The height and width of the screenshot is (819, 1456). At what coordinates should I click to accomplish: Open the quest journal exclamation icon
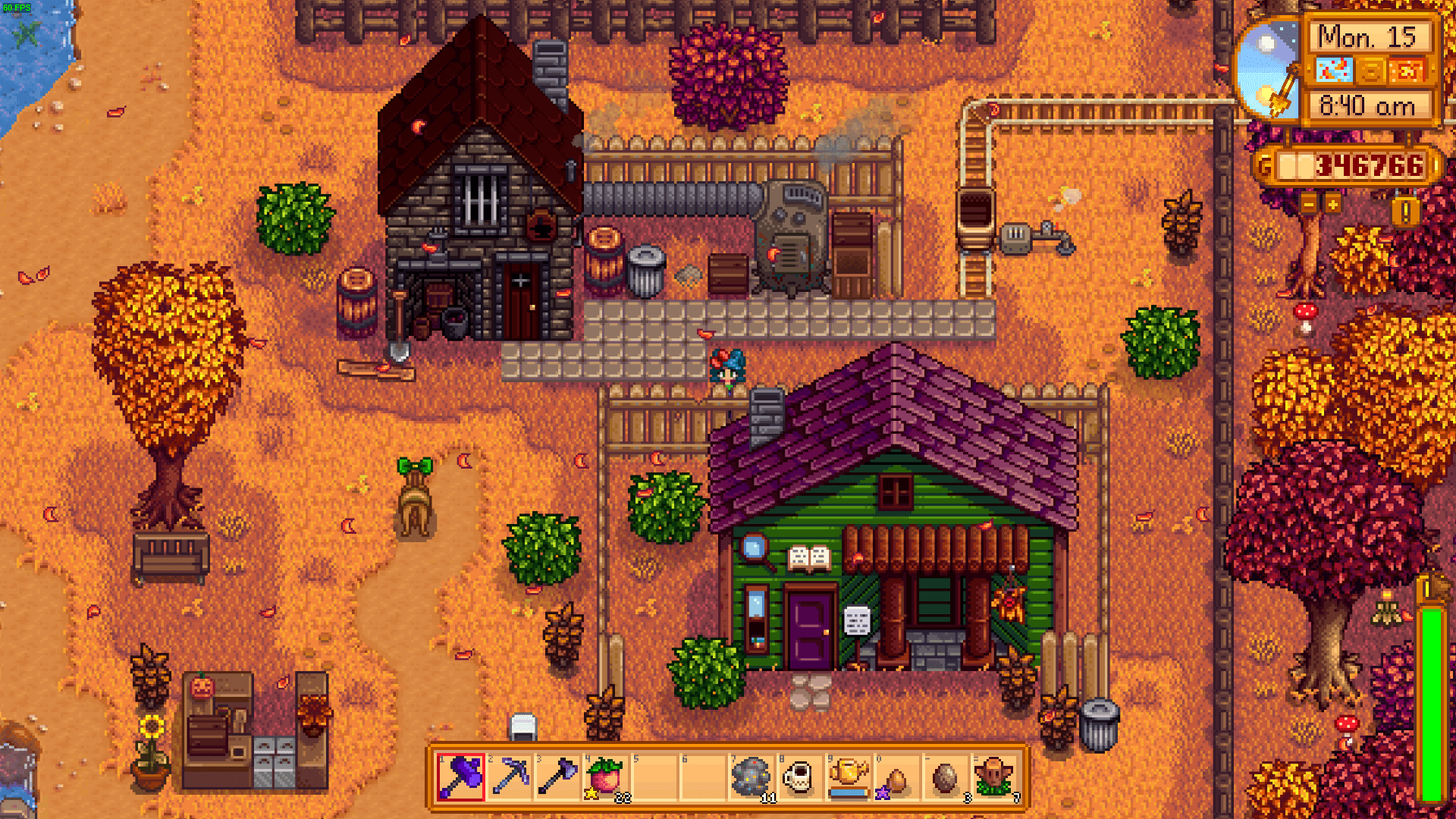click(x=1405, y=212)
